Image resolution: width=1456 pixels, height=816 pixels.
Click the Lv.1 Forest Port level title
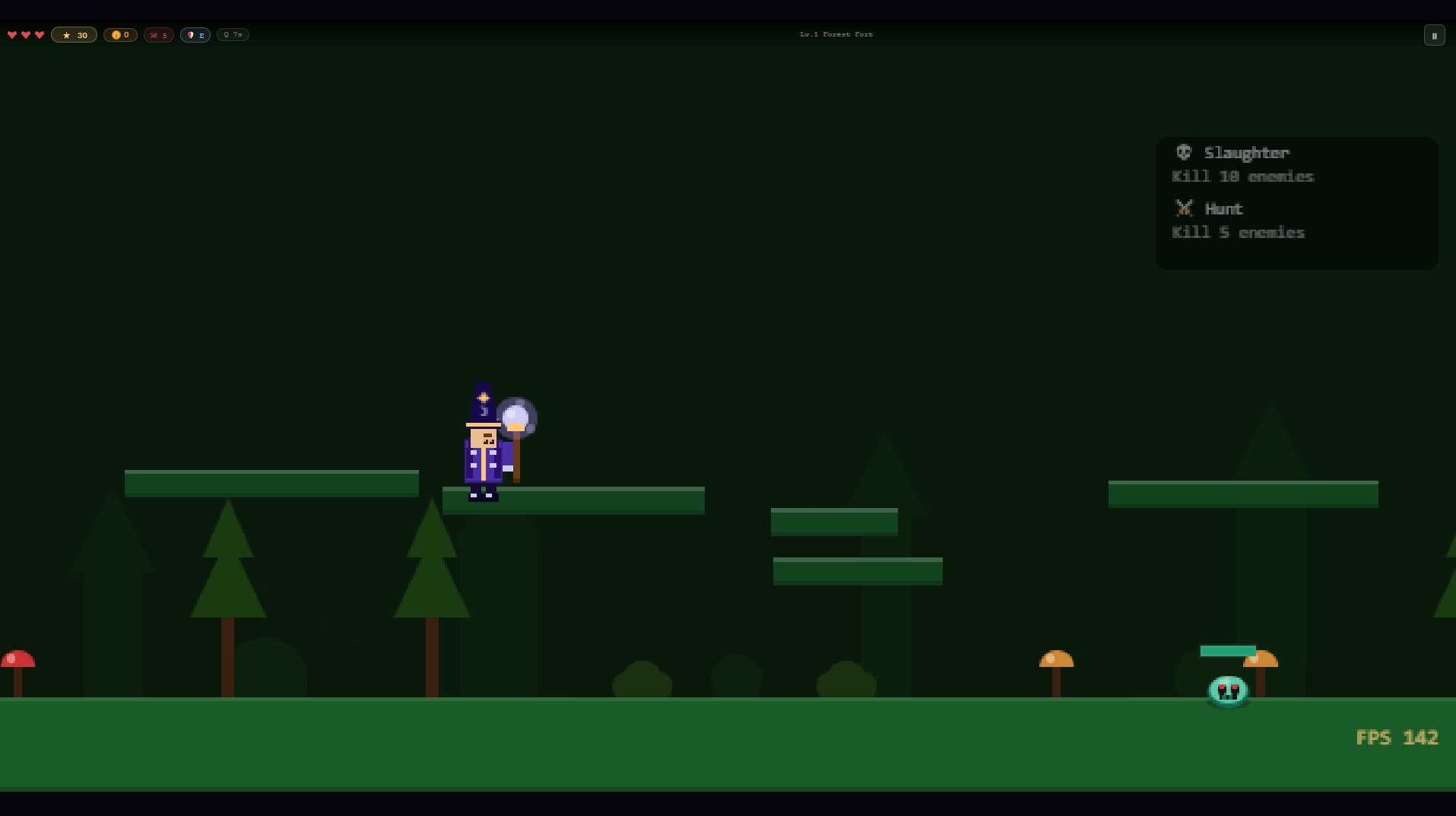pos(835,33)
